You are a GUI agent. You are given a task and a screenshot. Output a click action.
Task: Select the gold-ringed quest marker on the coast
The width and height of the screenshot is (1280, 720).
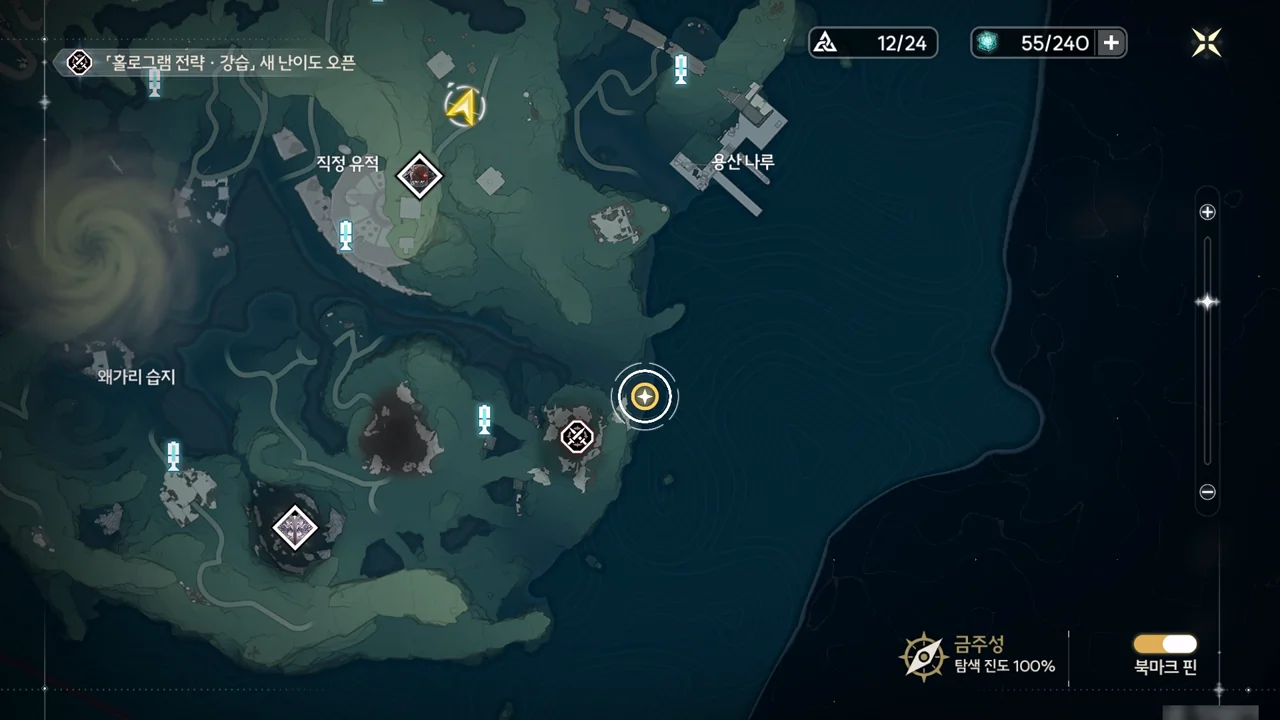[x=645, y=397]
